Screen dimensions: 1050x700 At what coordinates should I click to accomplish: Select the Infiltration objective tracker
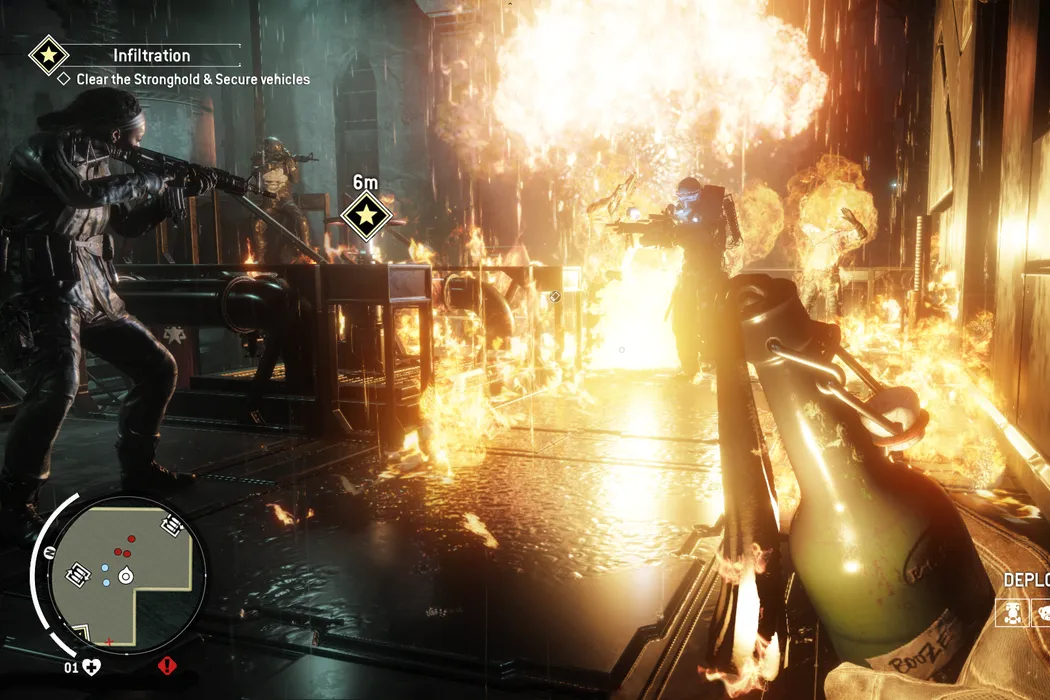(151, 56)
